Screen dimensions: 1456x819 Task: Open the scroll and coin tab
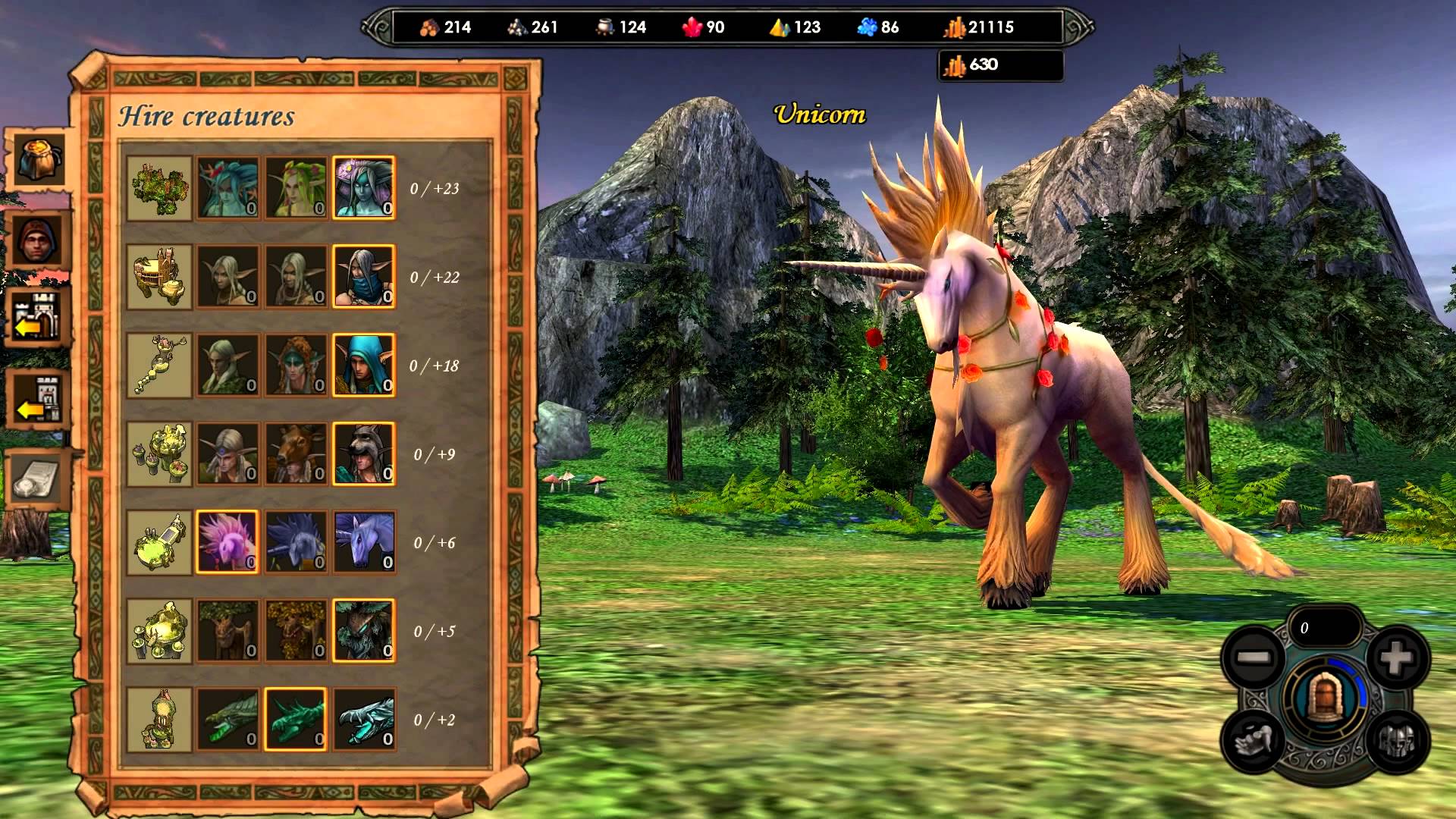point(36,479)
